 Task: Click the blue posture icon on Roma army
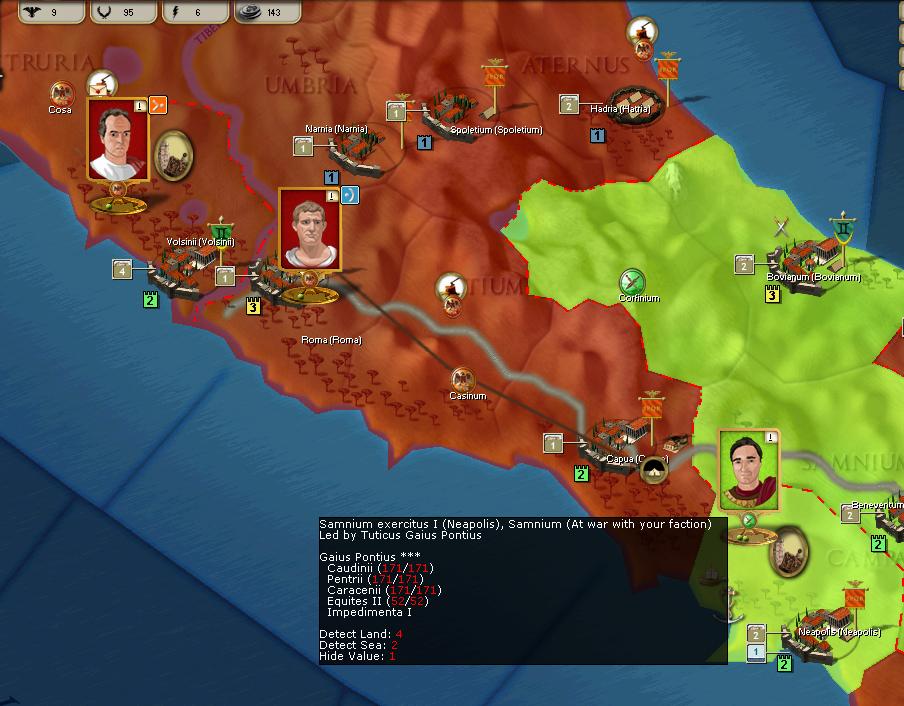[x=349, y=195]
